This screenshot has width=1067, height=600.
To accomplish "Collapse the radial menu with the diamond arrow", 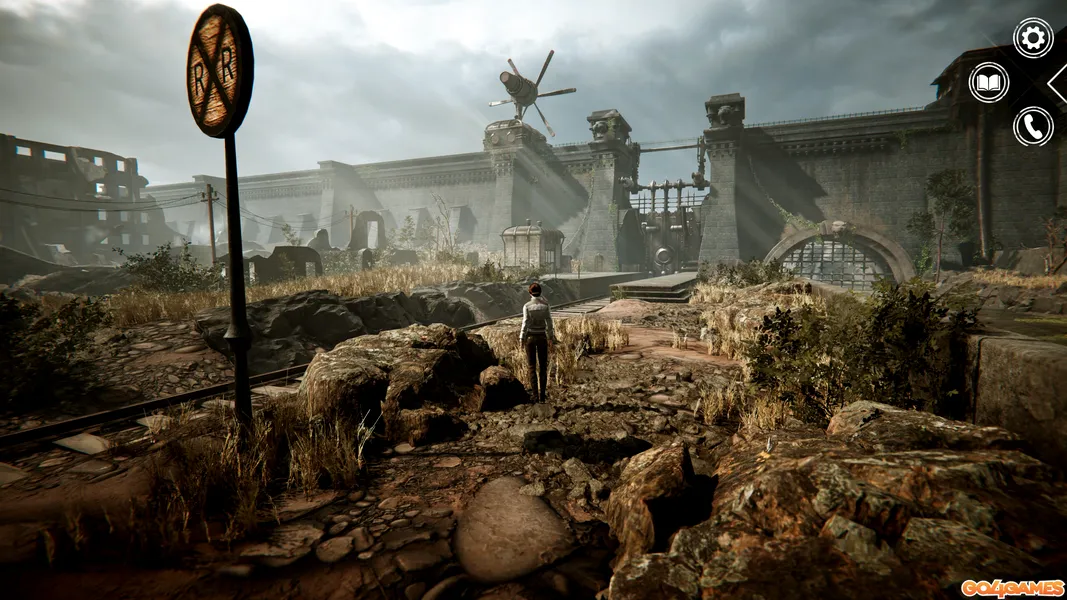I will 1058,82.
